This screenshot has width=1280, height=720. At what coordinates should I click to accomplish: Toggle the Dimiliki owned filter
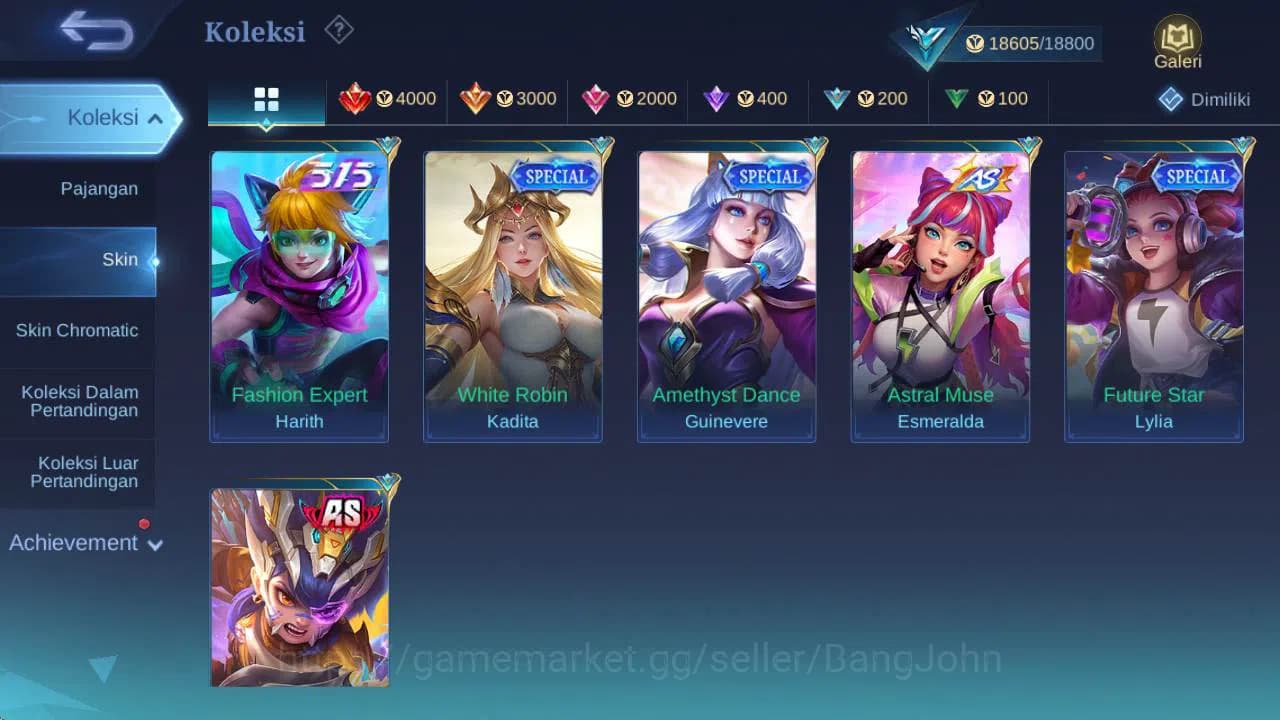pos(1197,99)
